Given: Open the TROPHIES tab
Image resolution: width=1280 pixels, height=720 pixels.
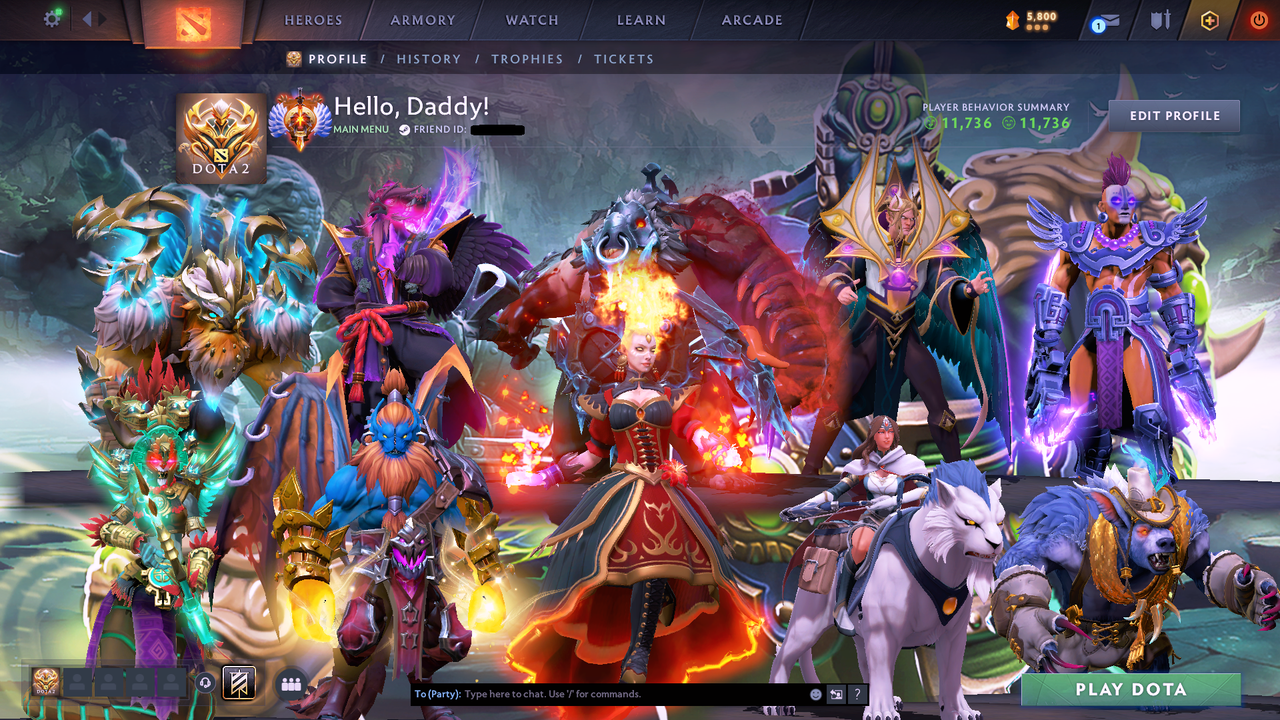Looking at the screenshot, I should (527, 59).
